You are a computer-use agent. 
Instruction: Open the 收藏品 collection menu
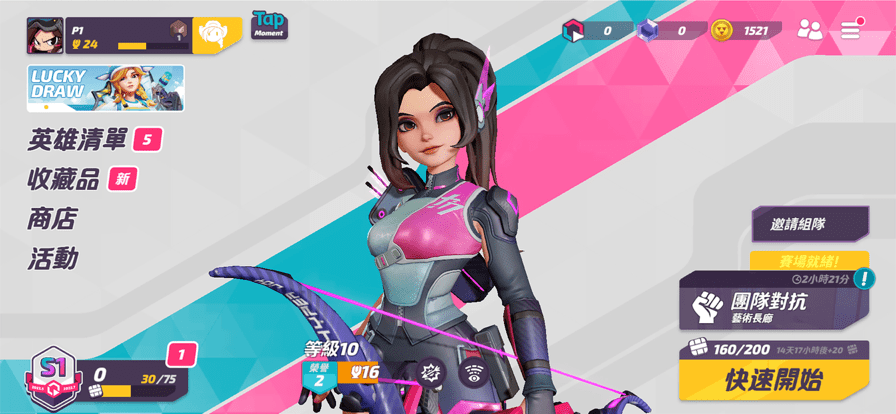click(x=64, y=180)
